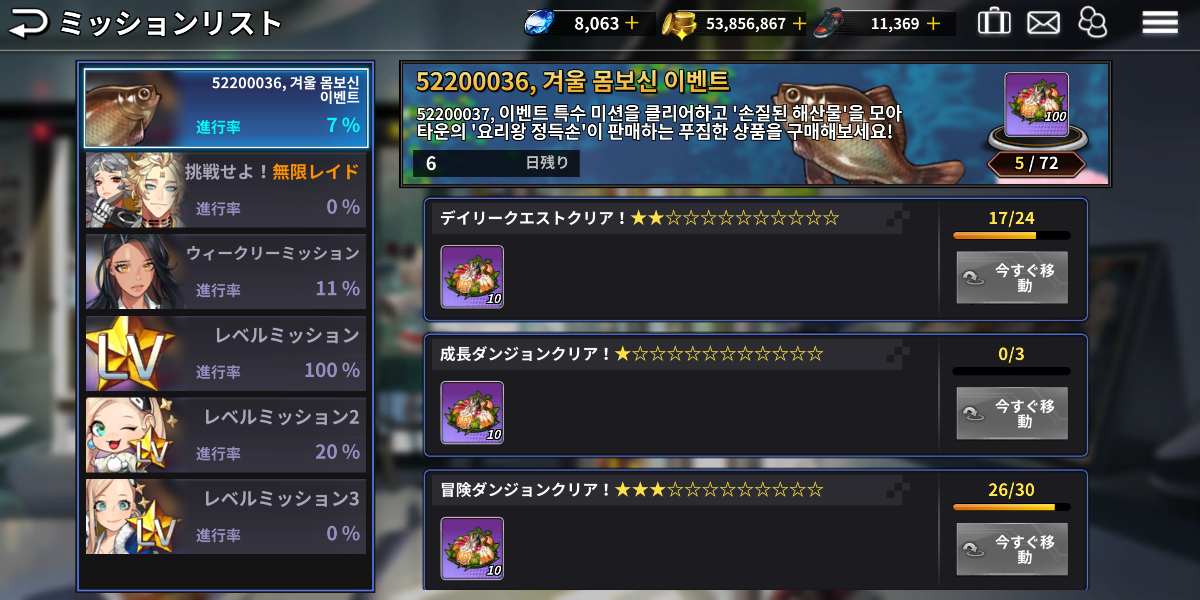This screenshot has width=1200, height=600.
Task: Select the 挑戦せよ！無限レイド mission category
Action: pos(225,190)
